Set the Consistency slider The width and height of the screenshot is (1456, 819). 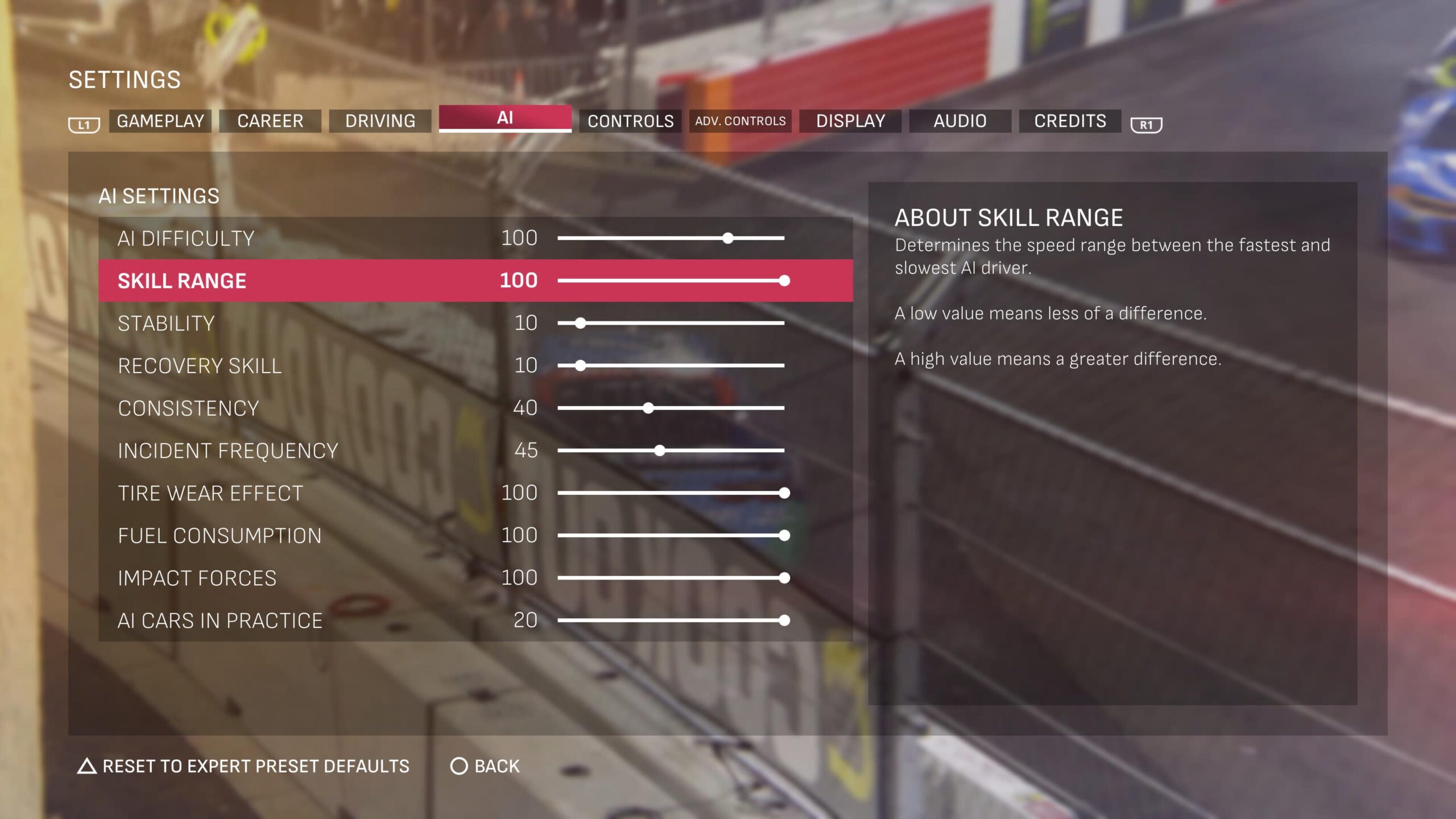[648, 408]
